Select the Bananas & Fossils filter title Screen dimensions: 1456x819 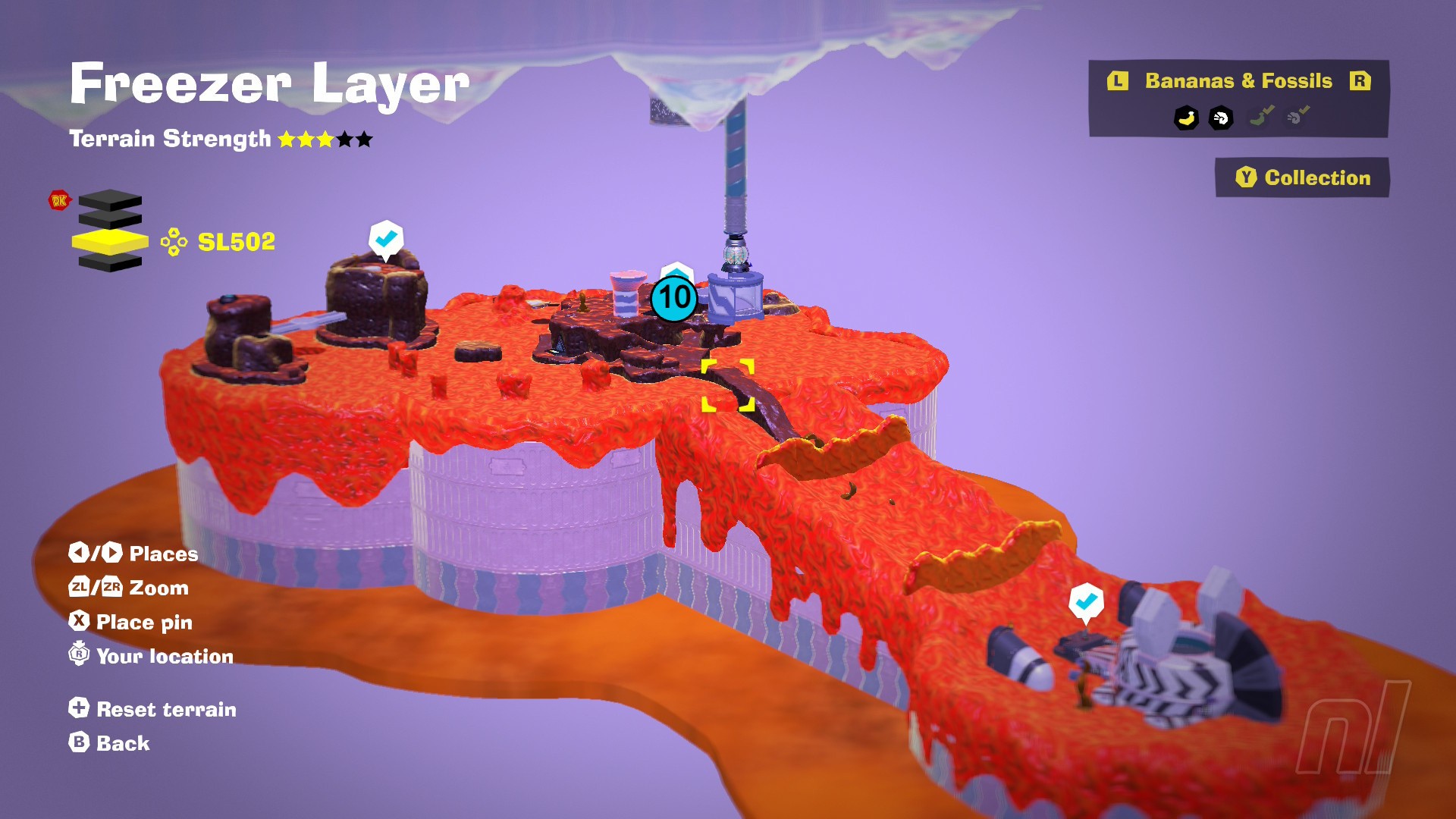pos(1238,81)
